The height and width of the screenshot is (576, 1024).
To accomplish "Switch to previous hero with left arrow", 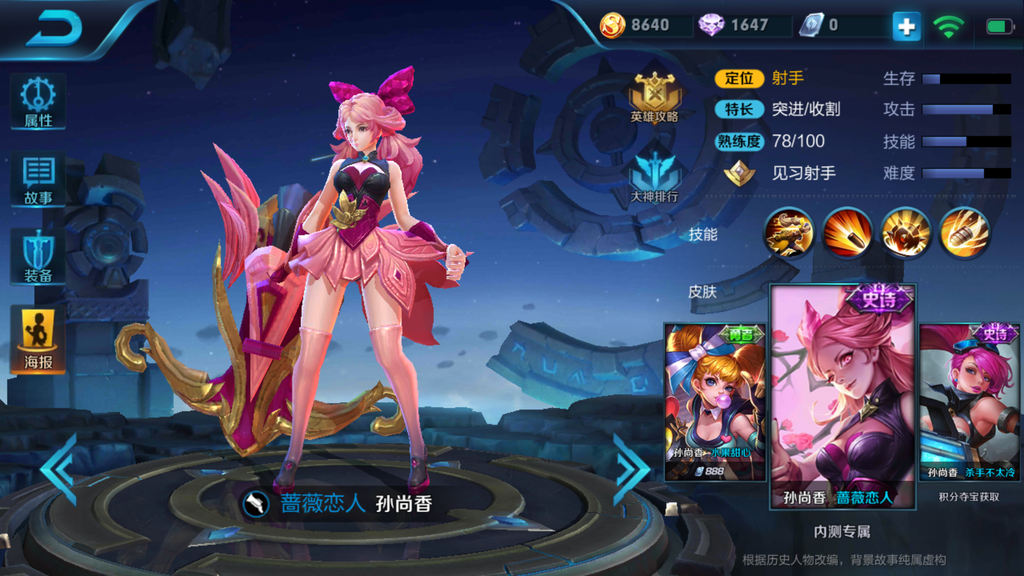I will coord(58,468).
